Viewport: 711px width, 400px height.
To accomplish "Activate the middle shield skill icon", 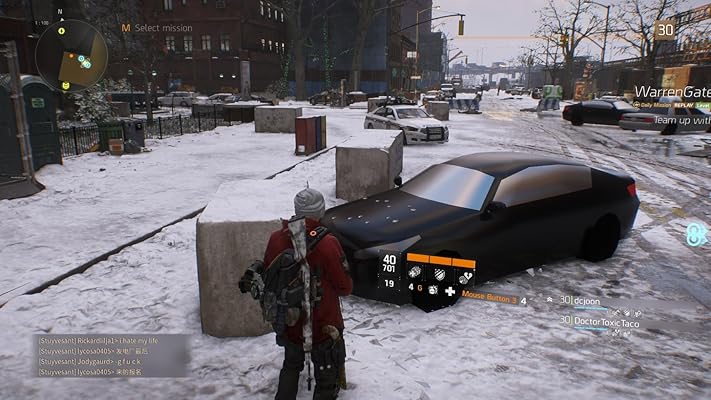I will [438, 271].
